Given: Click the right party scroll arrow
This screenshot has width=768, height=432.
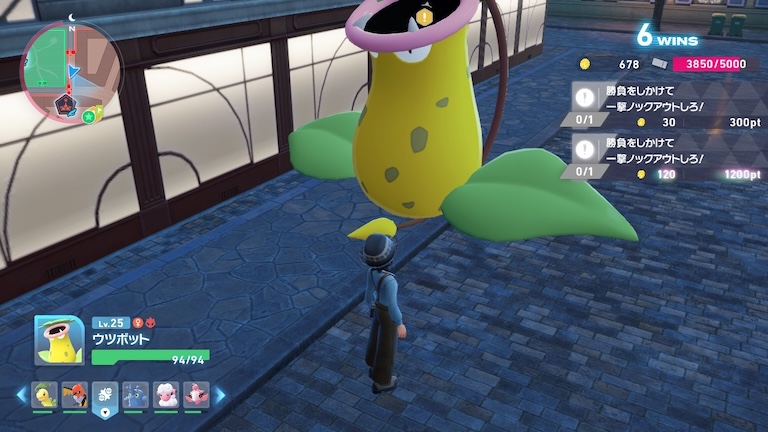Looking at the screenshot, I should click(220, 395).
